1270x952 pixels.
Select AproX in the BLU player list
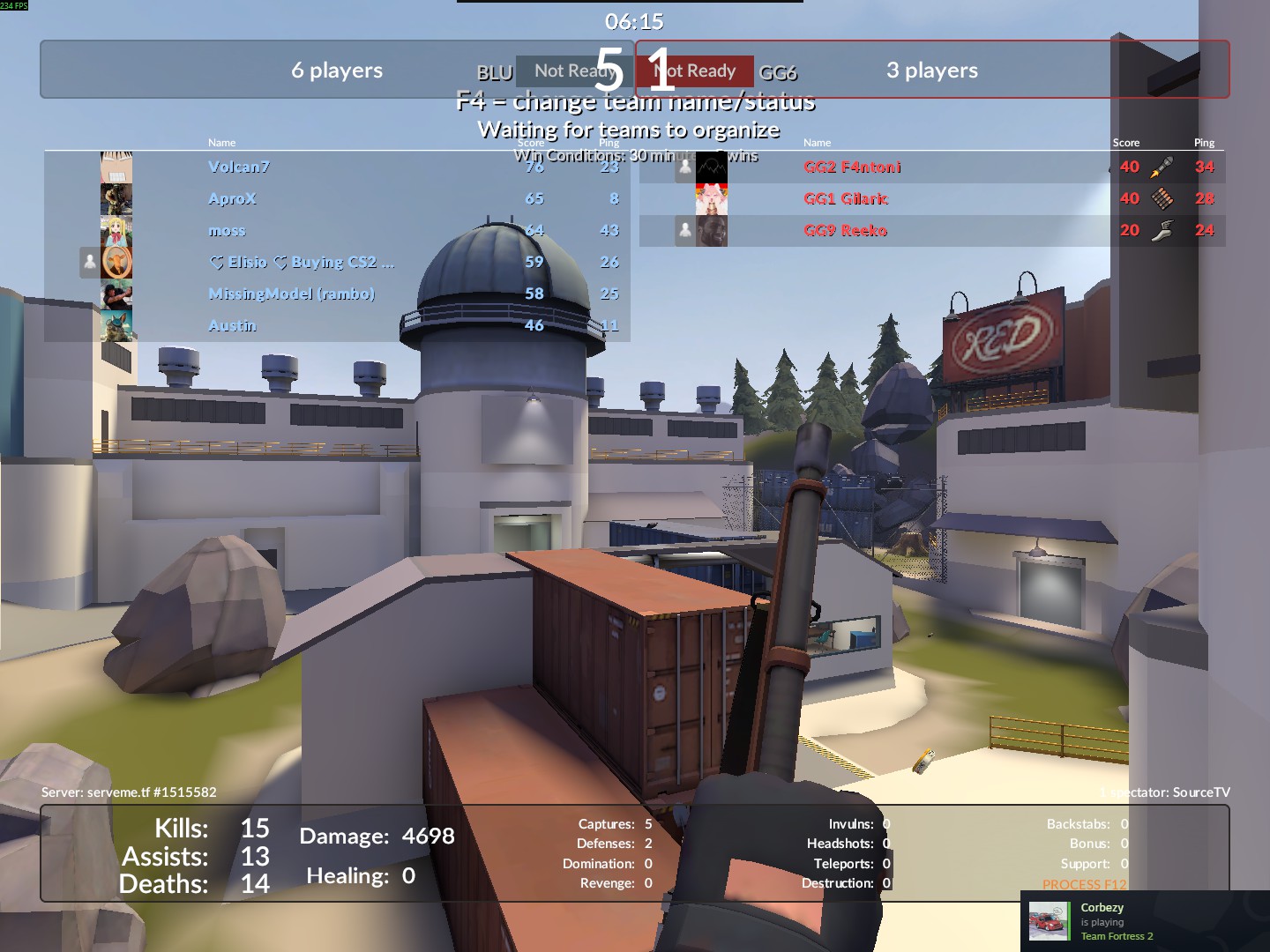pyautogui.click(x=232, y=198)
